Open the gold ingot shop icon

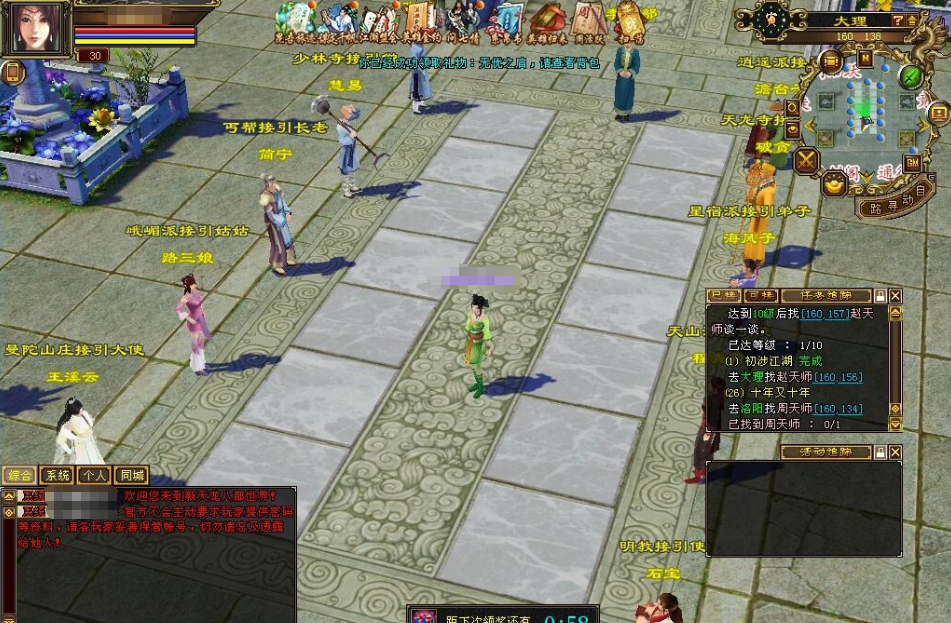(834, 184)
